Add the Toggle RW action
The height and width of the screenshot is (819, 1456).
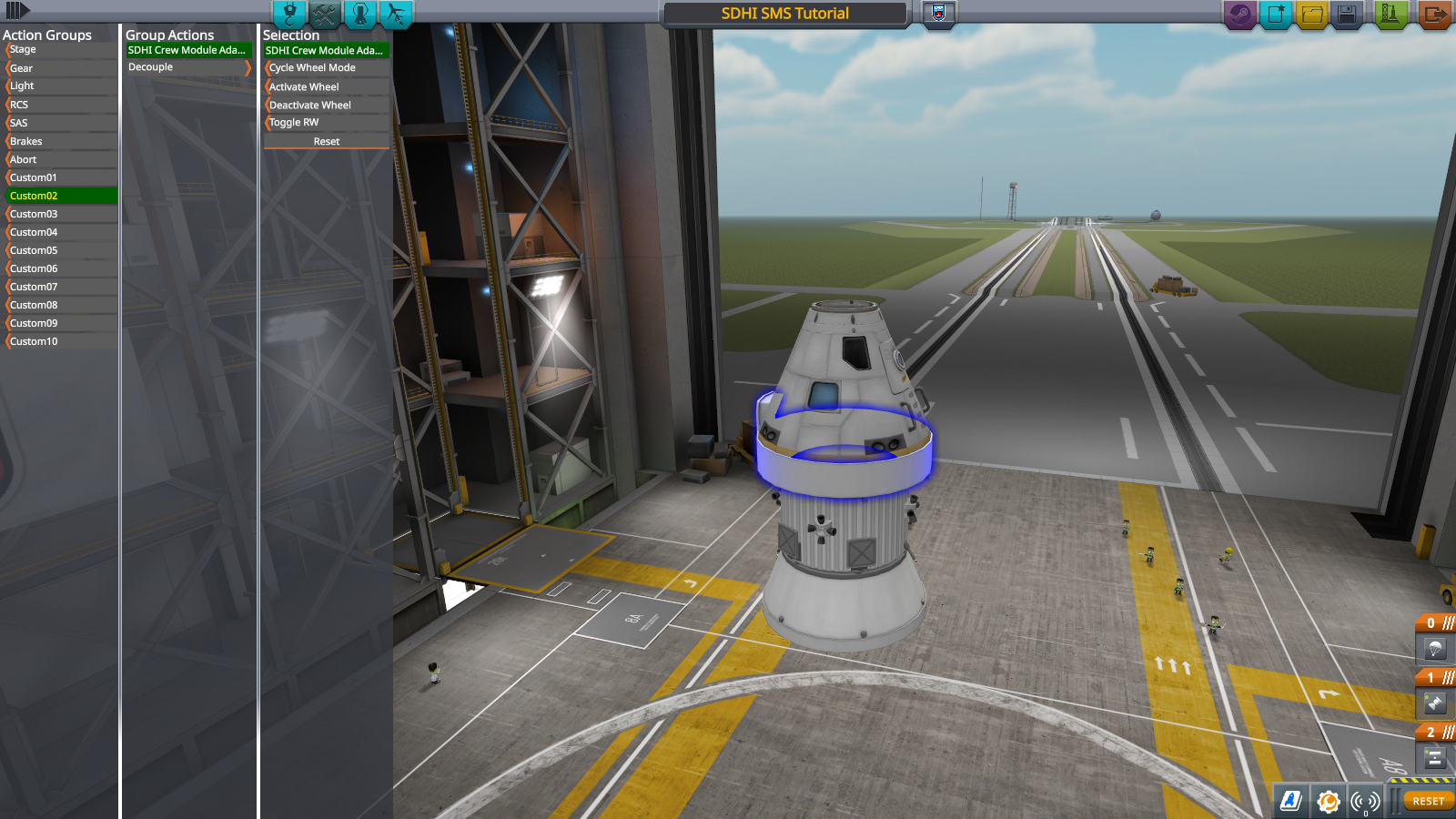(325, 123)
